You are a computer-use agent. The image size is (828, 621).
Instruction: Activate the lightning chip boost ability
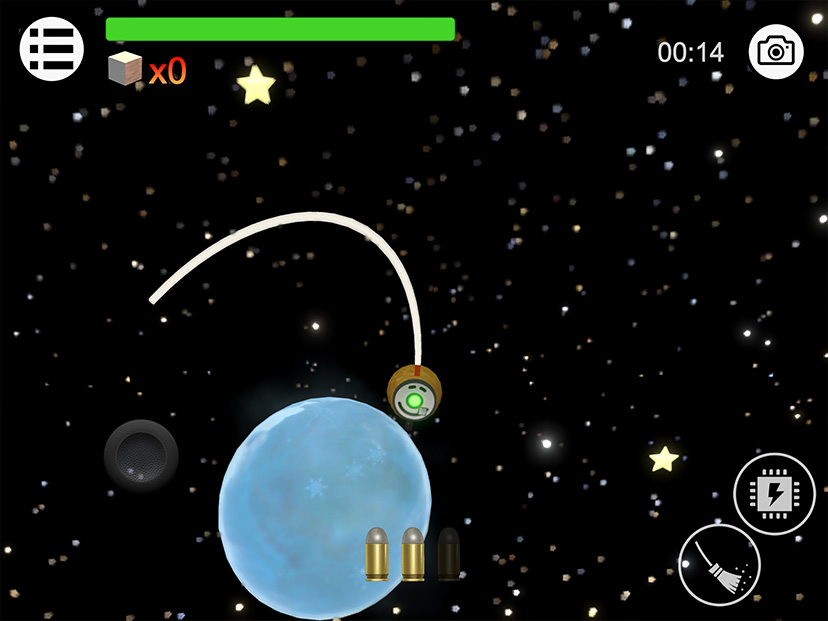pos(774,493)
